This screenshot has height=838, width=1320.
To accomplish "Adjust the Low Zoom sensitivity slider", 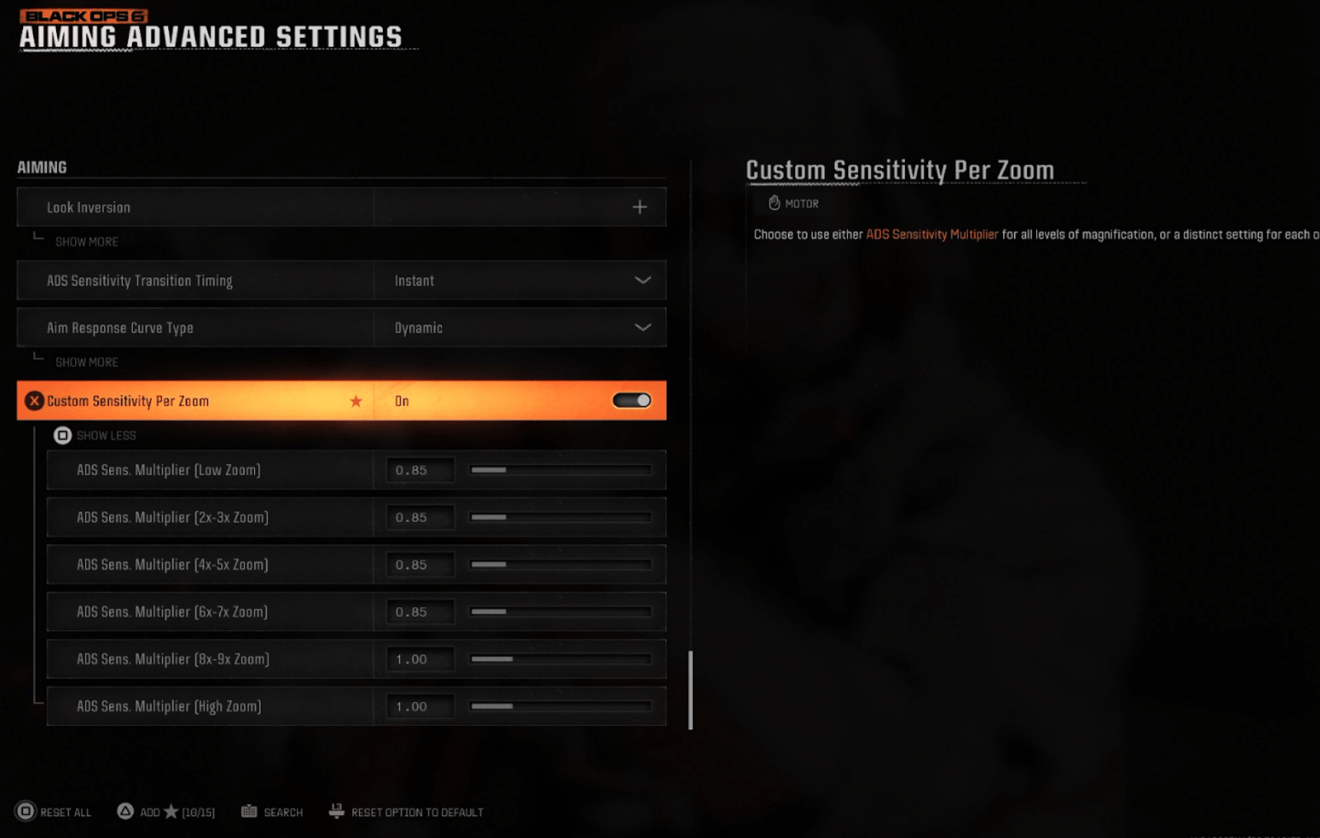I will (561, 470).
